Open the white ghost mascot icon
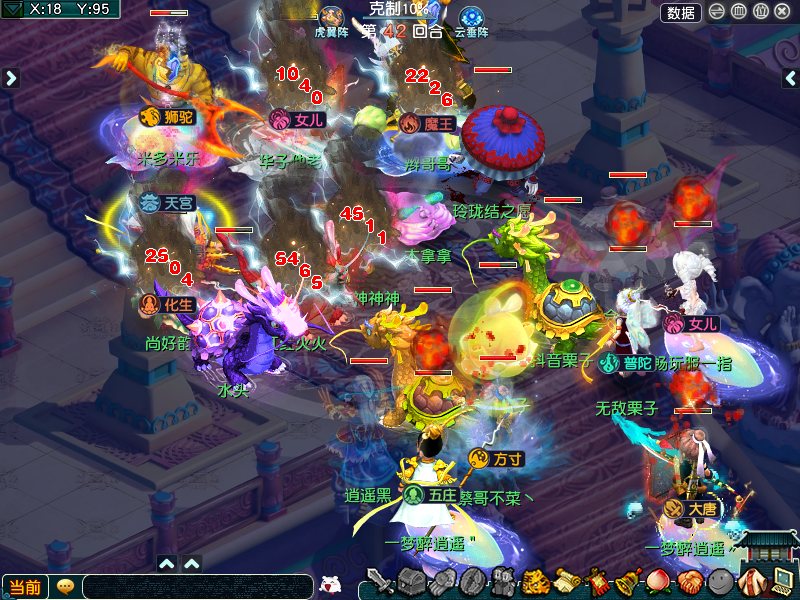 [329, 584]
